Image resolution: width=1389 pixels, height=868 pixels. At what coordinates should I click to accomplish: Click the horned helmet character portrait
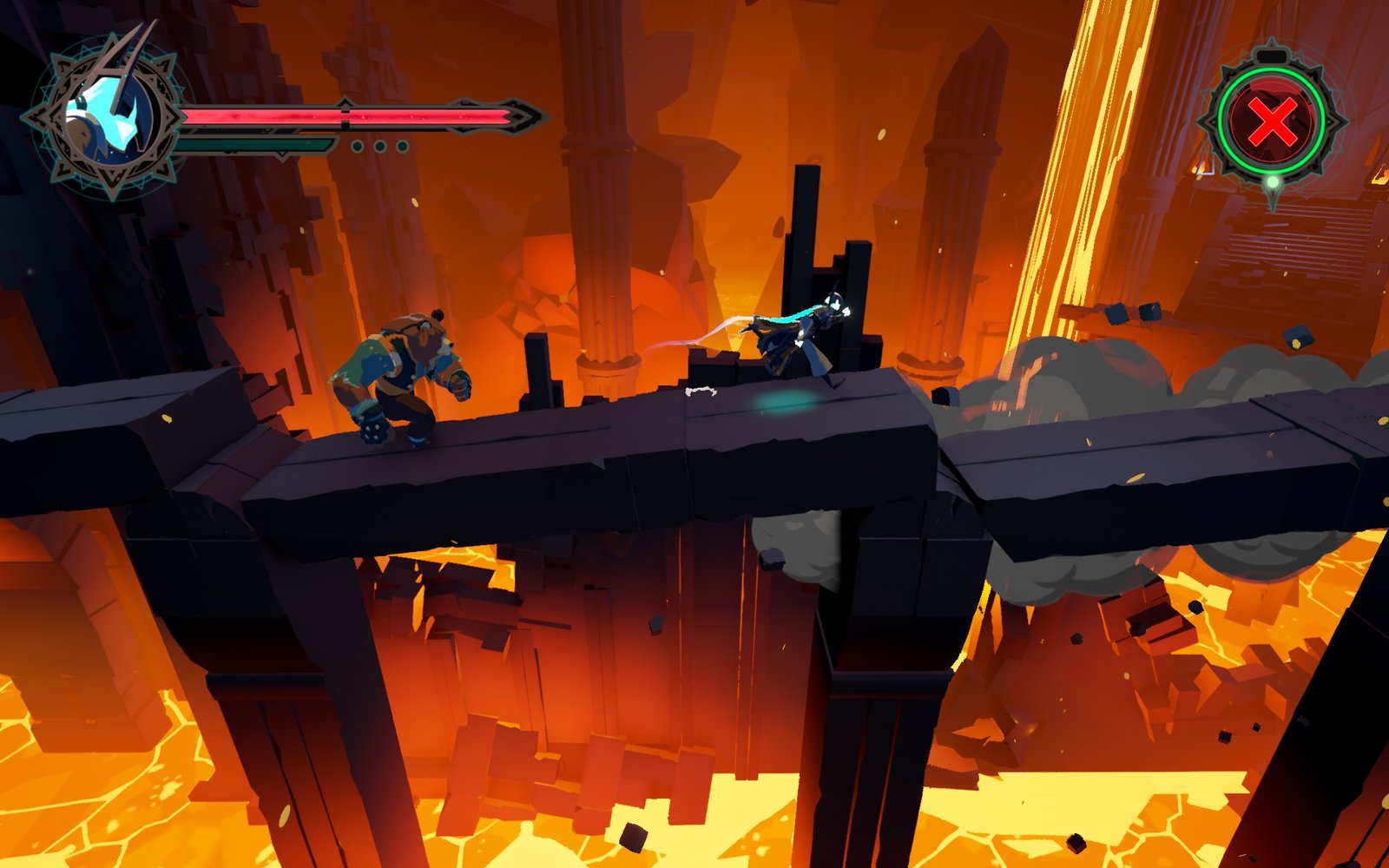[x=109, y=116]
